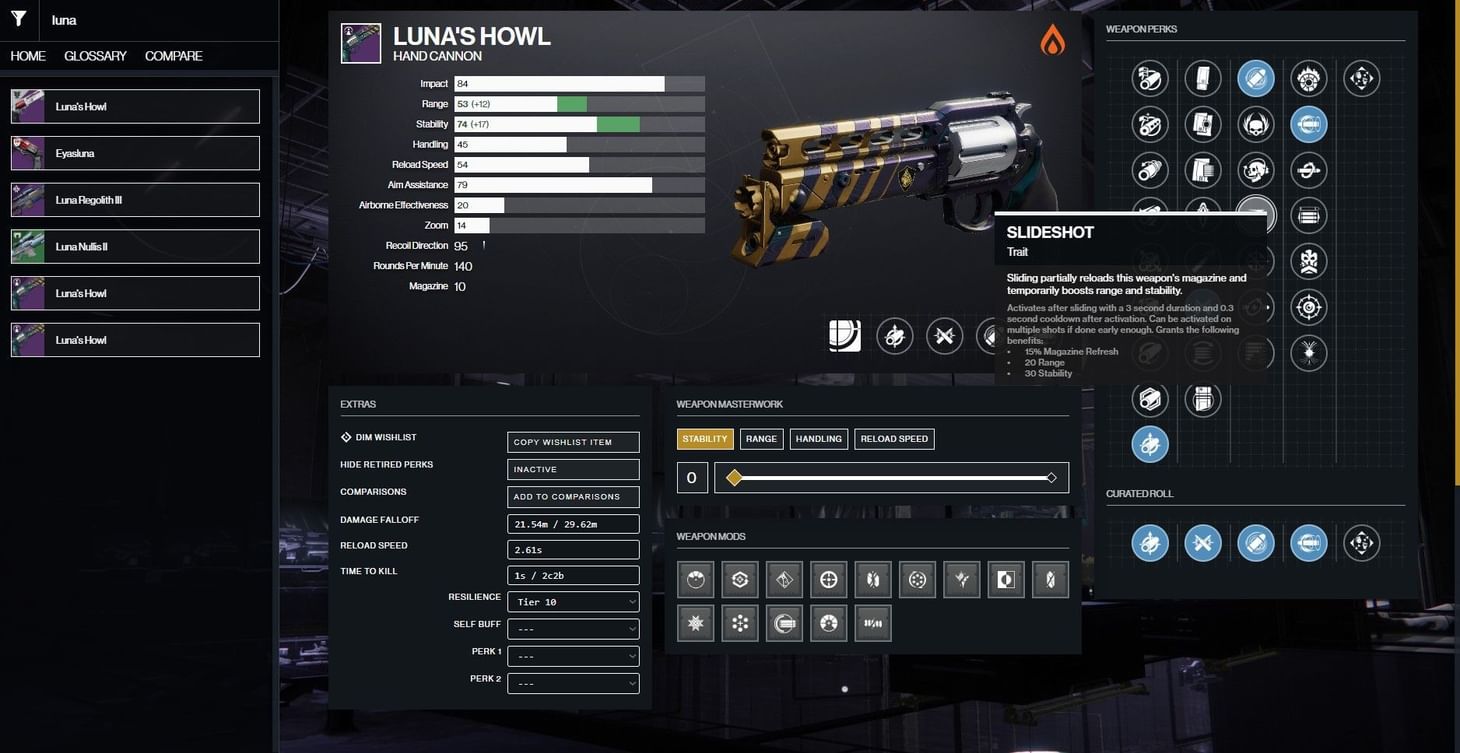Viewport: 1460px width, 753px height.
Task: Open the Resilience Tier 10 dropdown
Action: 572,601
